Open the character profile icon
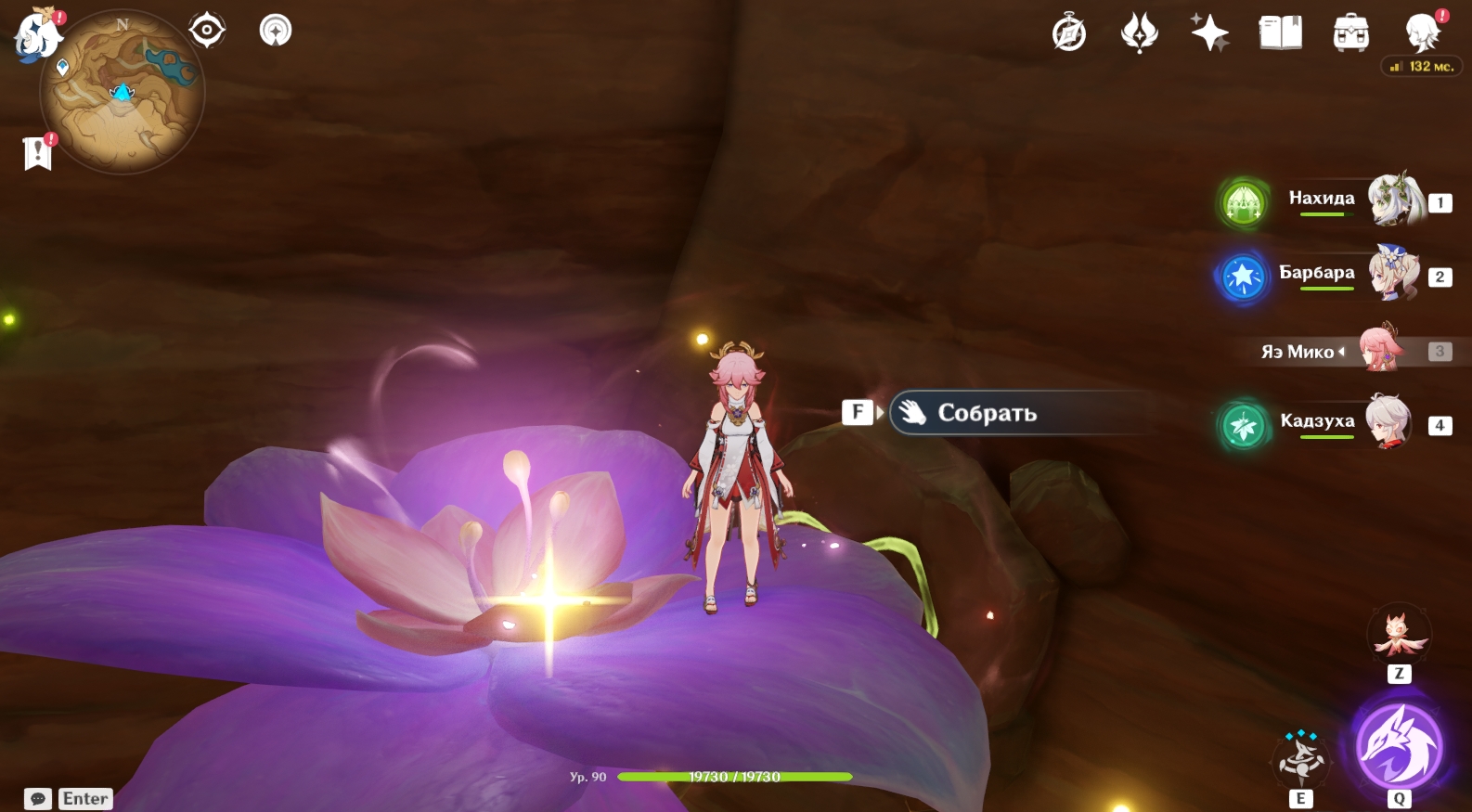 1423,33
